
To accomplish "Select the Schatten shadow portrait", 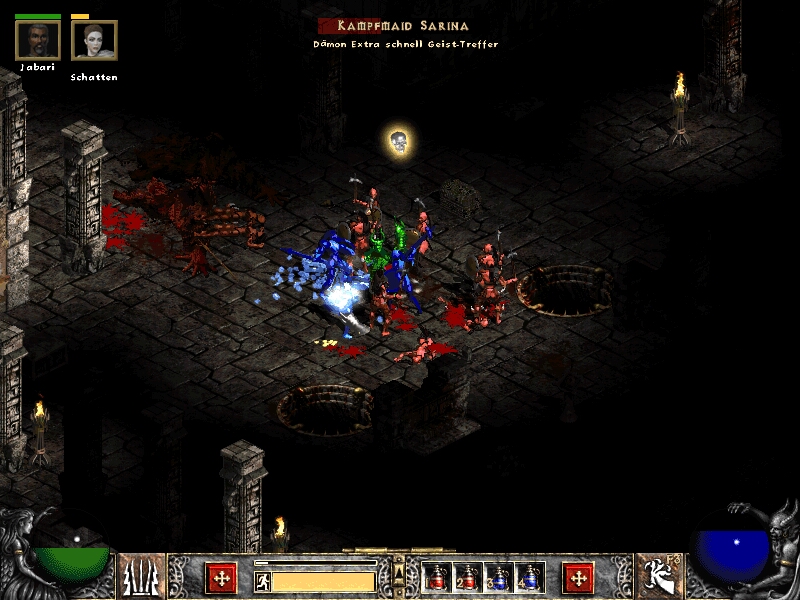I will tap(94, 40).
